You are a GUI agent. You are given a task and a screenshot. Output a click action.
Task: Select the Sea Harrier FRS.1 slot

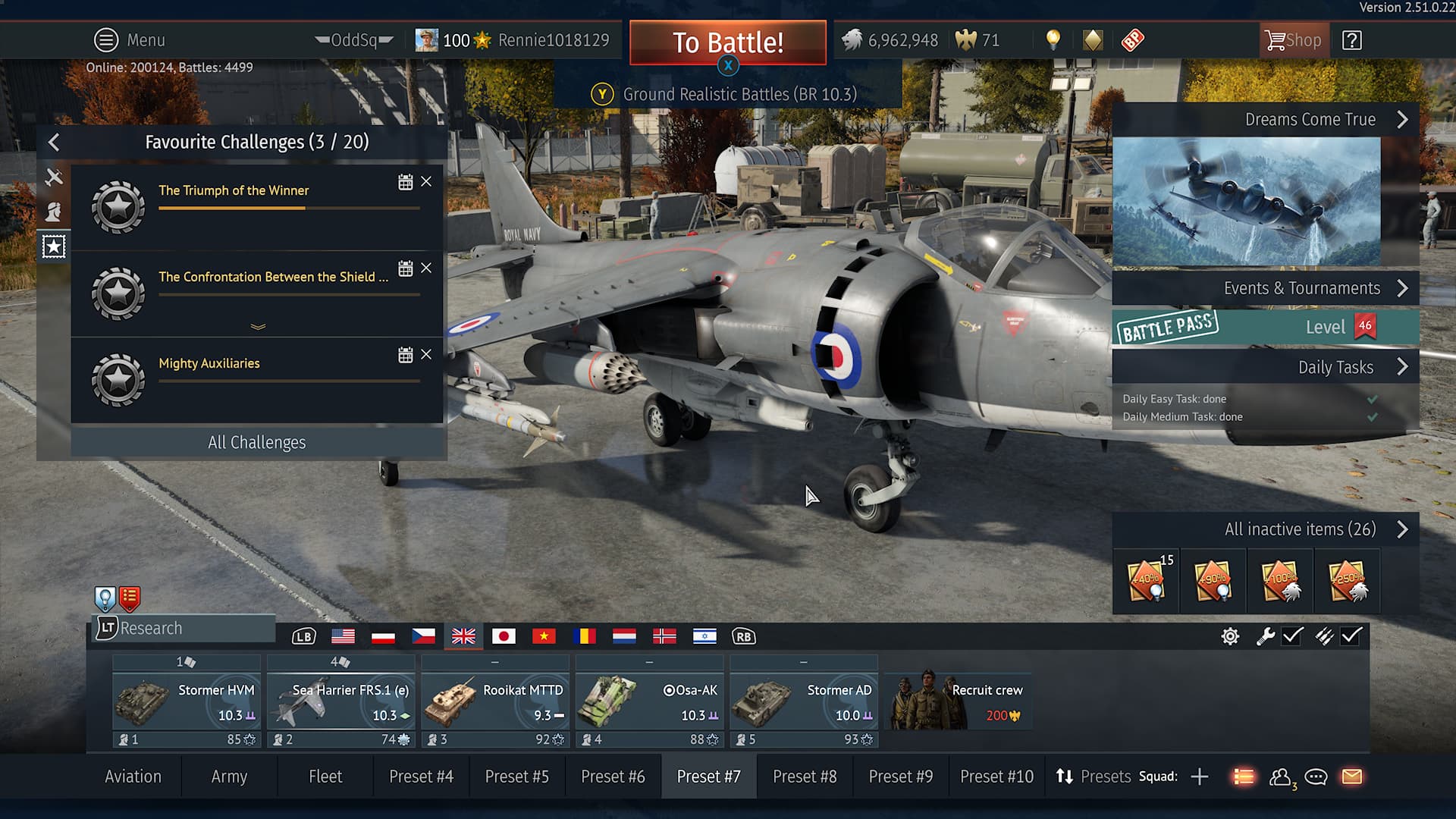tap(341, 702)
